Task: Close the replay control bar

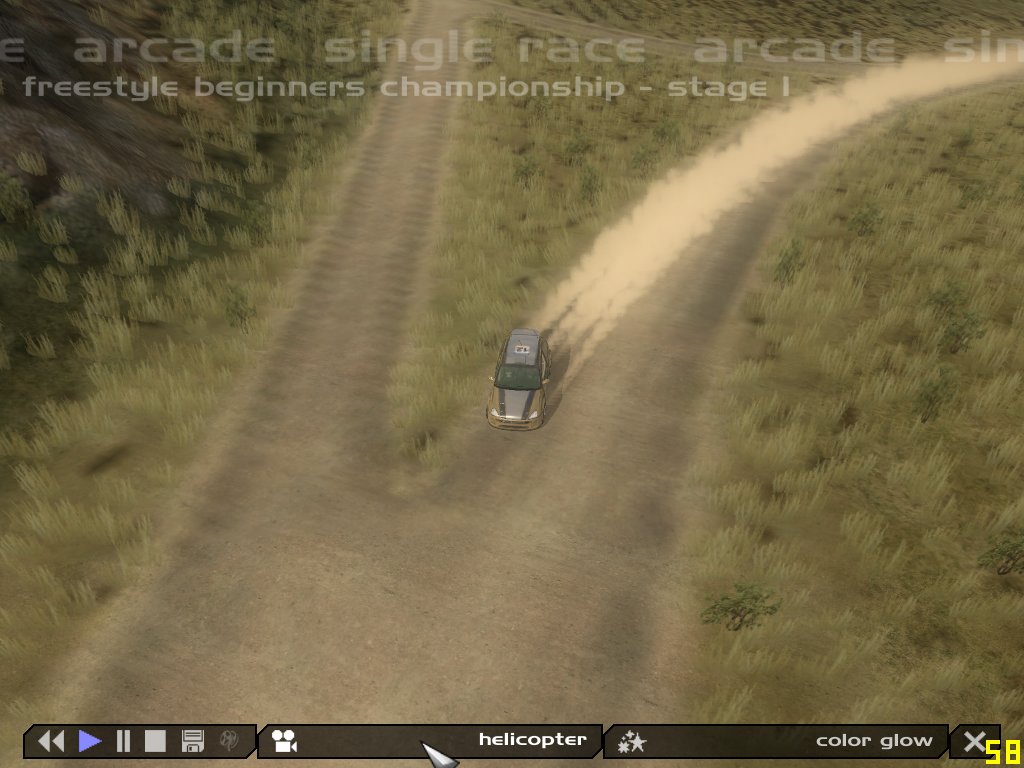Action: coord(973,741)
